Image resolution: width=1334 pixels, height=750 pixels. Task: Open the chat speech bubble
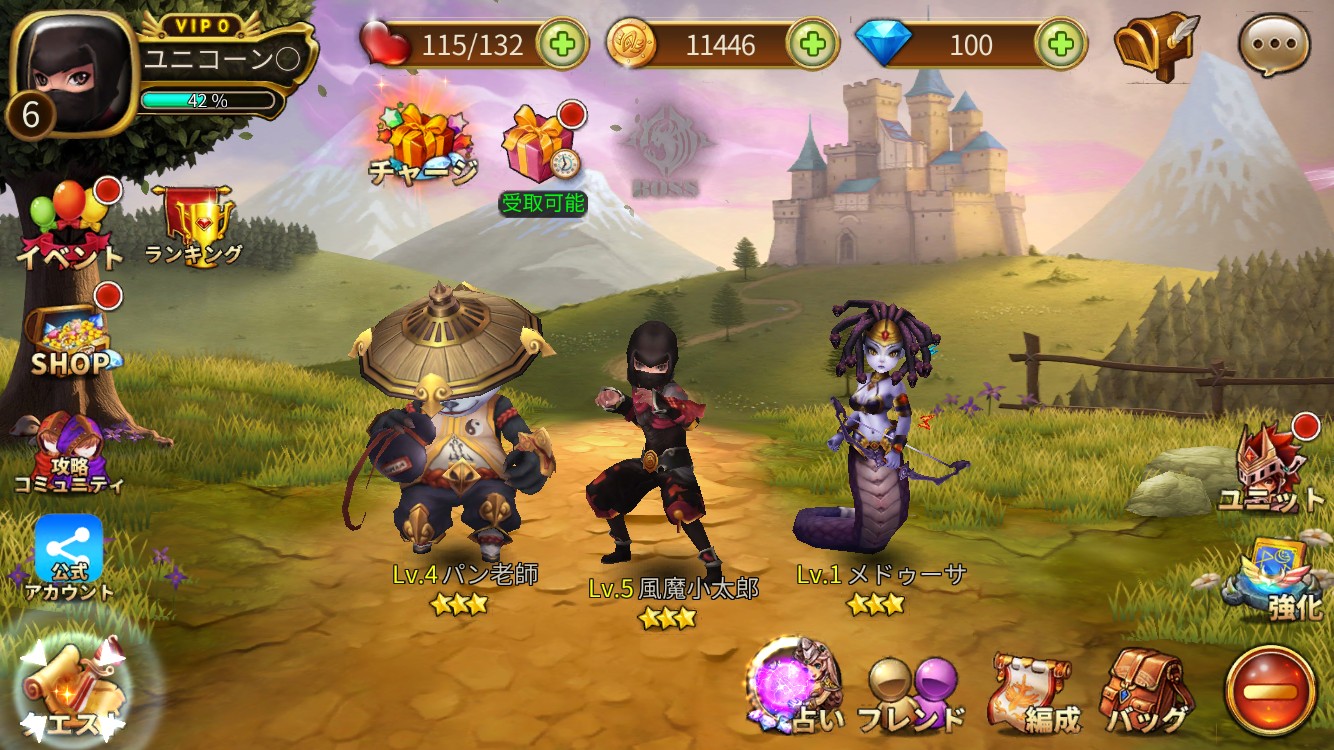(x=1274, y=46)
